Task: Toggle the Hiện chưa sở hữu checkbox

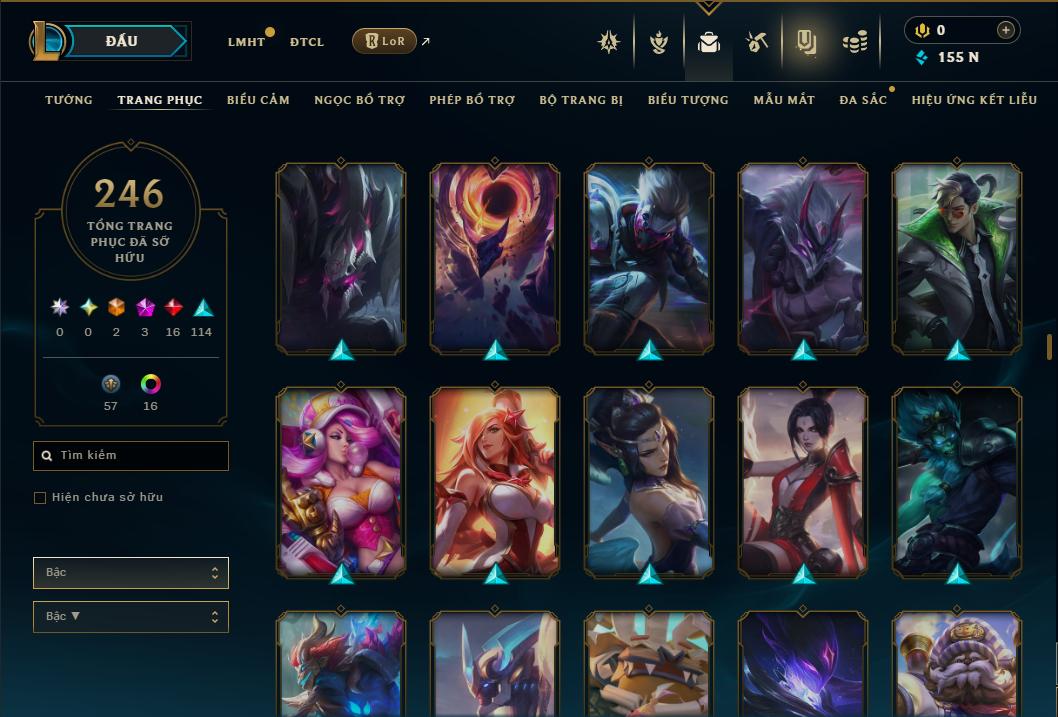Action: click(x=40, y=498)
